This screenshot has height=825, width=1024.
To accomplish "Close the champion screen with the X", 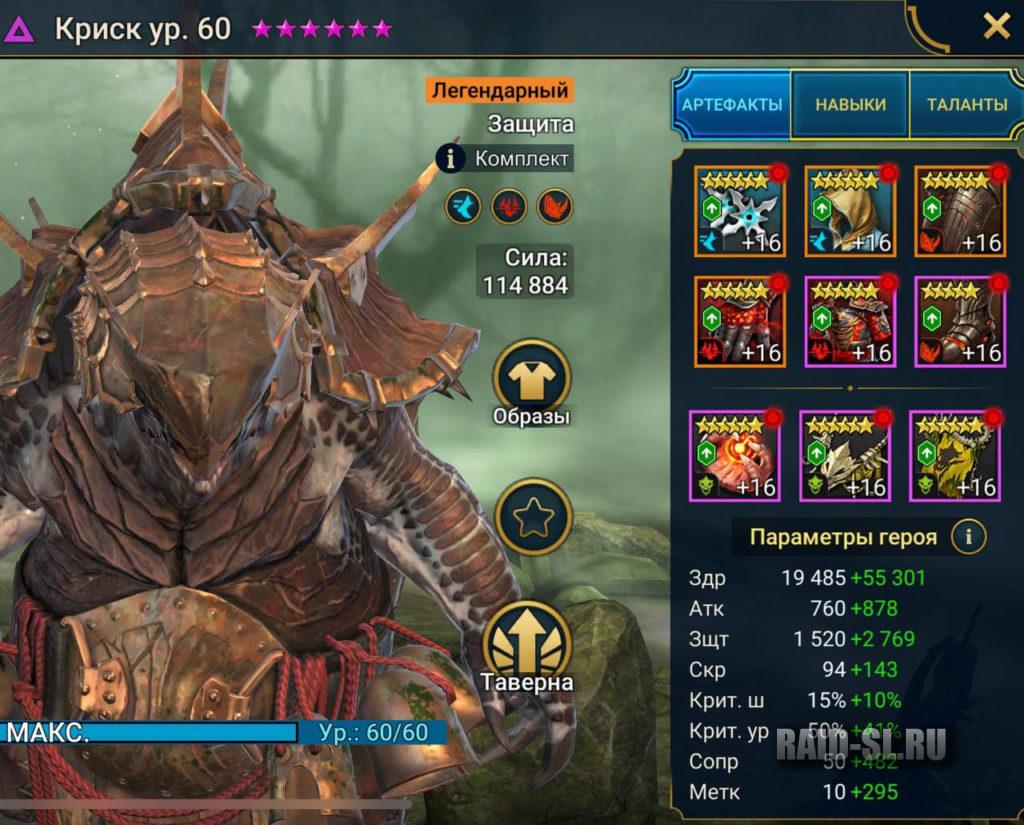I will click(996, 27).
